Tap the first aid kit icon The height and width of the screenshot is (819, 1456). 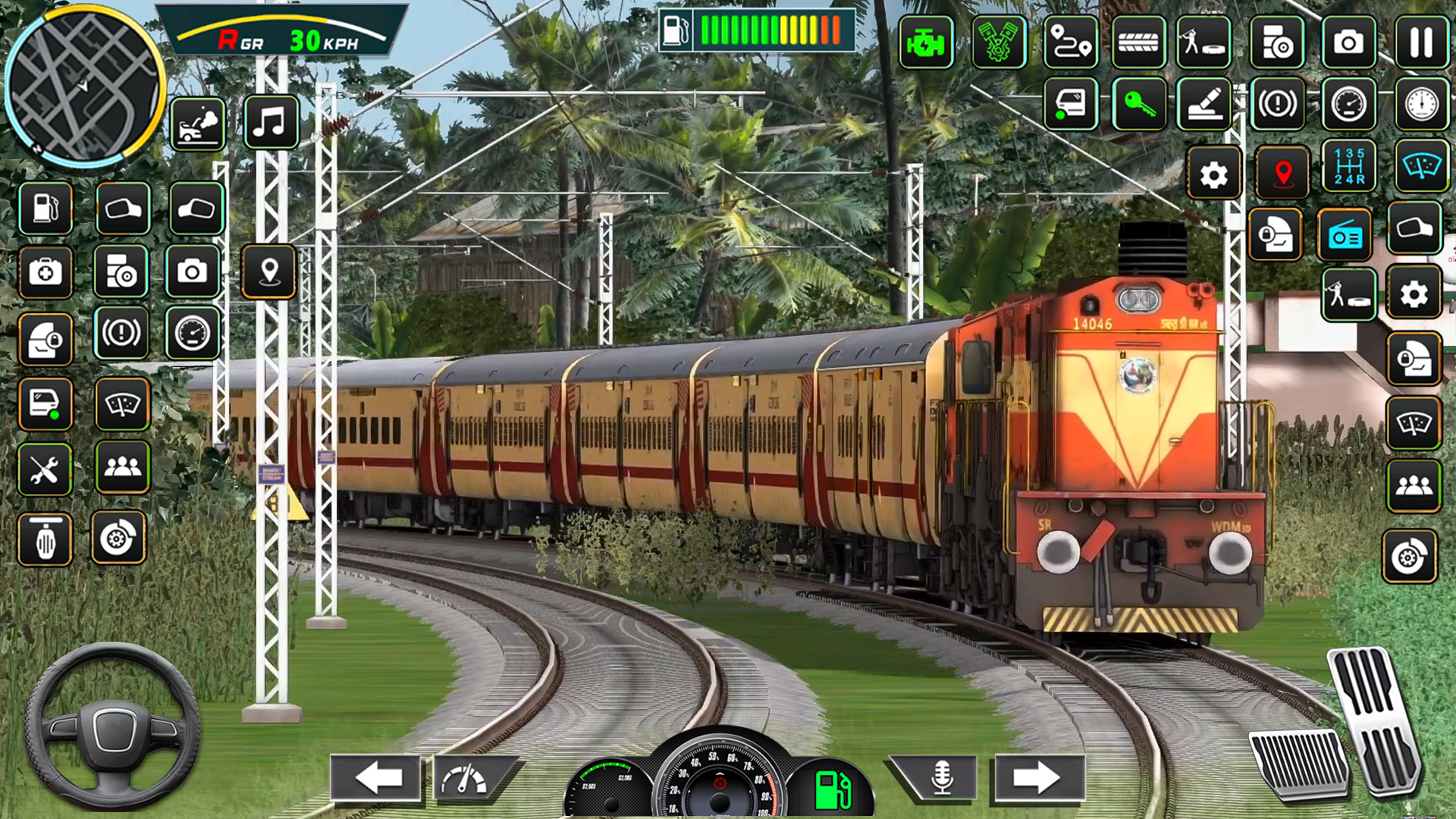point(45,273)
